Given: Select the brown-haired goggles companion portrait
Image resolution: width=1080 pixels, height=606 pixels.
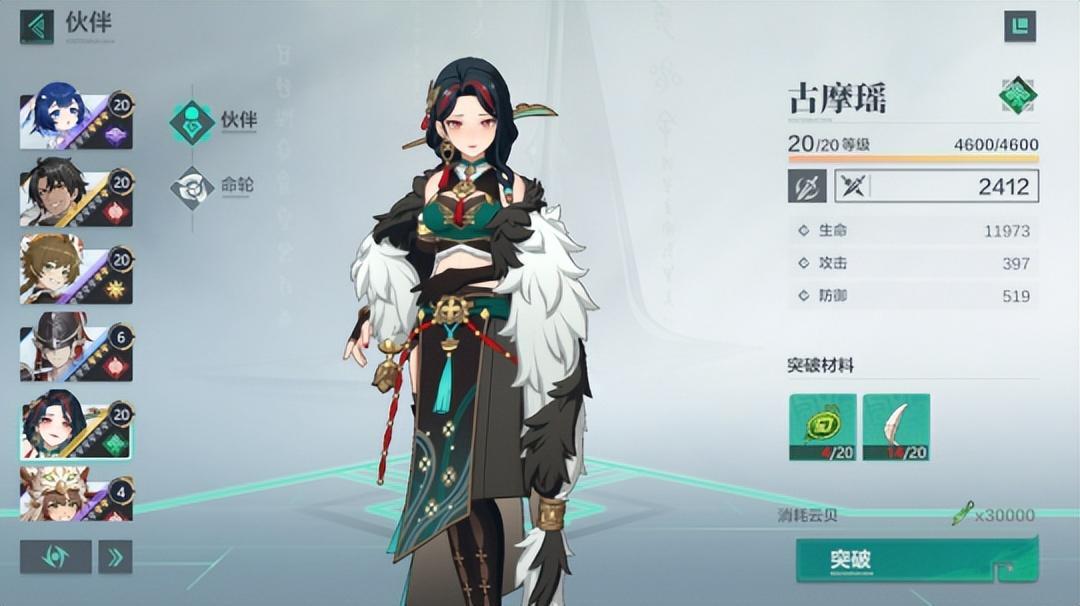Looking at the screenshot, I should point(76,270).
